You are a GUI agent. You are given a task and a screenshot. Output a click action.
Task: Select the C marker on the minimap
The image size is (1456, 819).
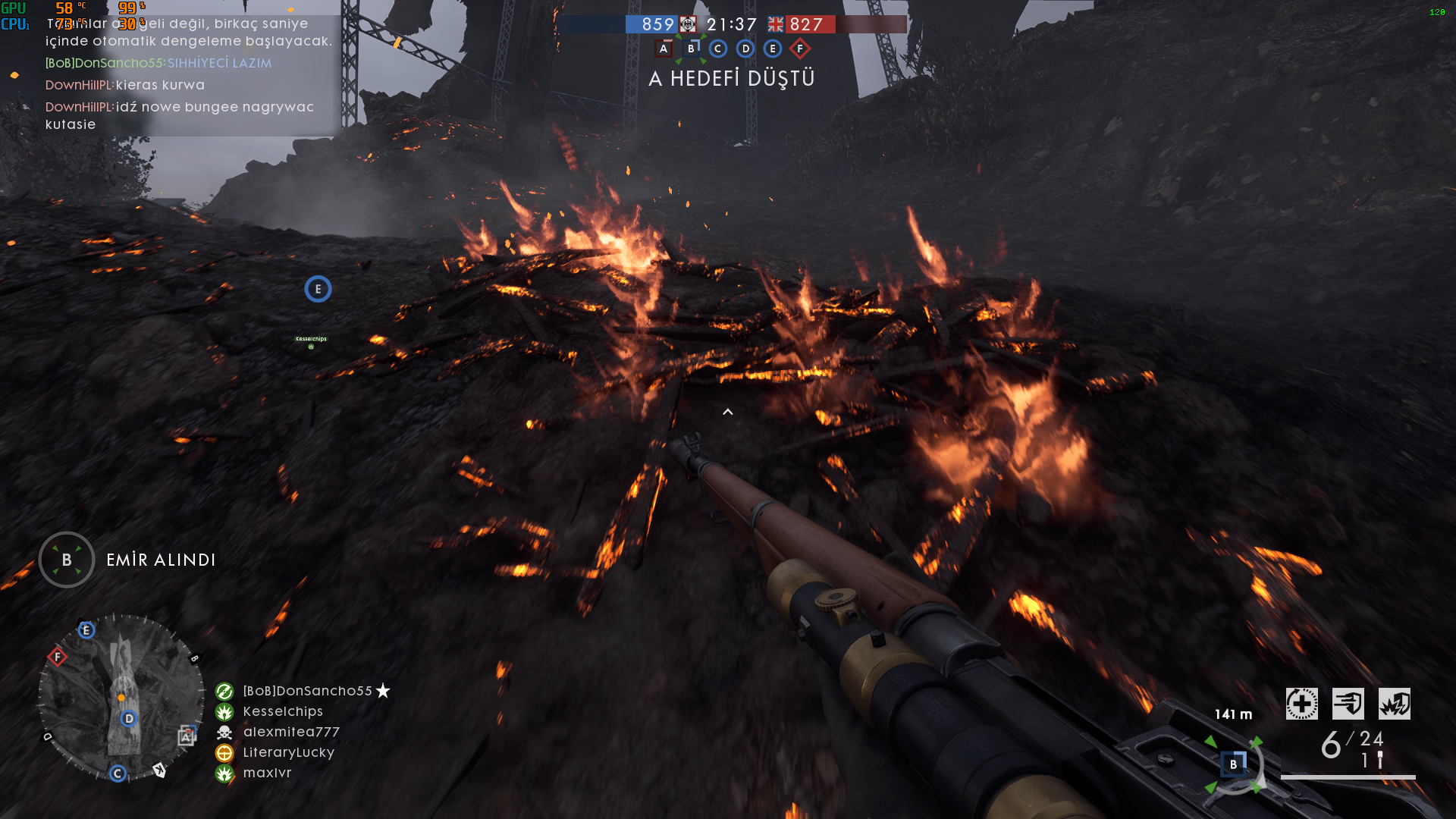tap(118, 773)
